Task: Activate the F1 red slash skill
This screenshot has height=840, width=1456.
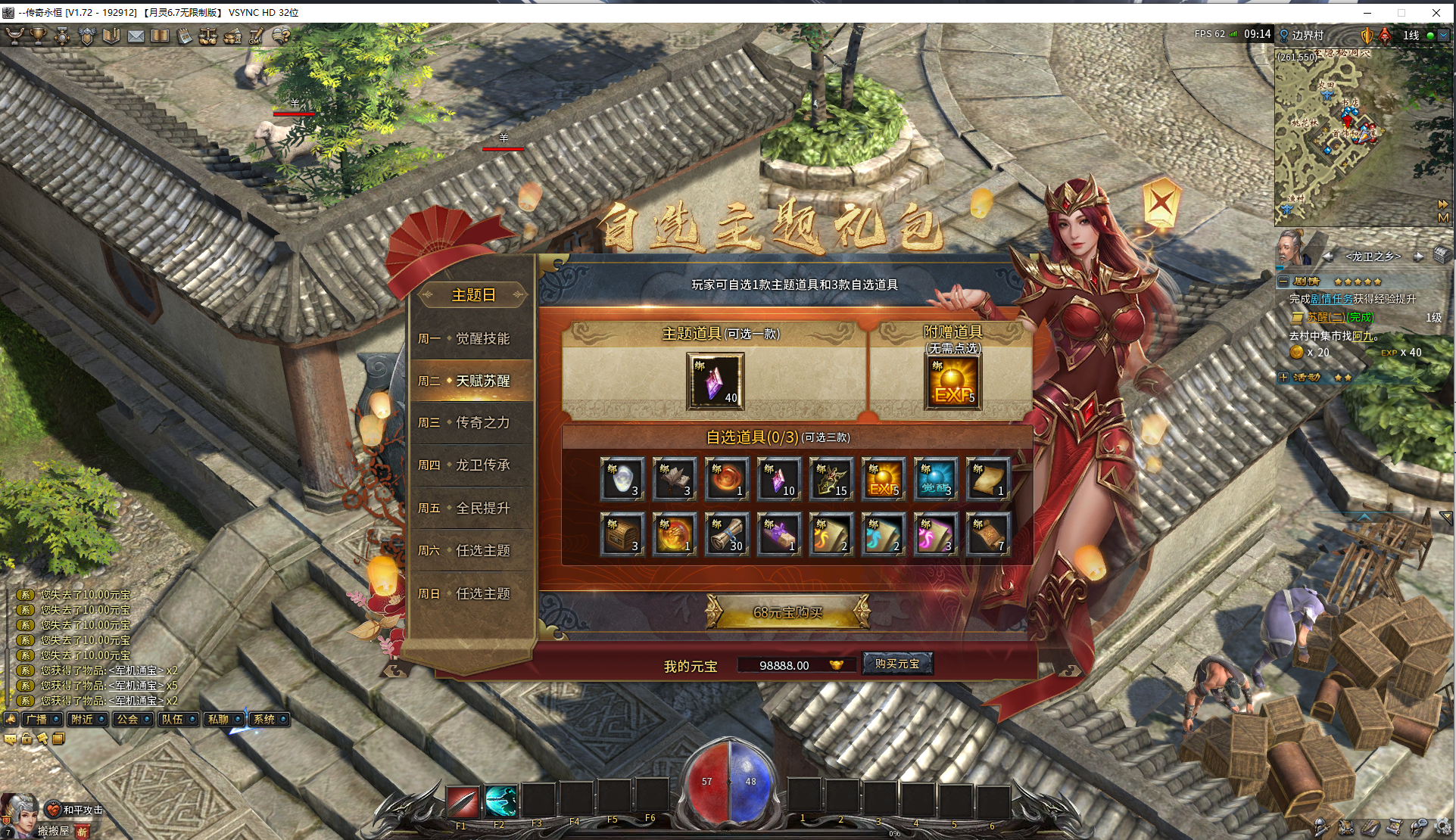Action: pos(462,802)
